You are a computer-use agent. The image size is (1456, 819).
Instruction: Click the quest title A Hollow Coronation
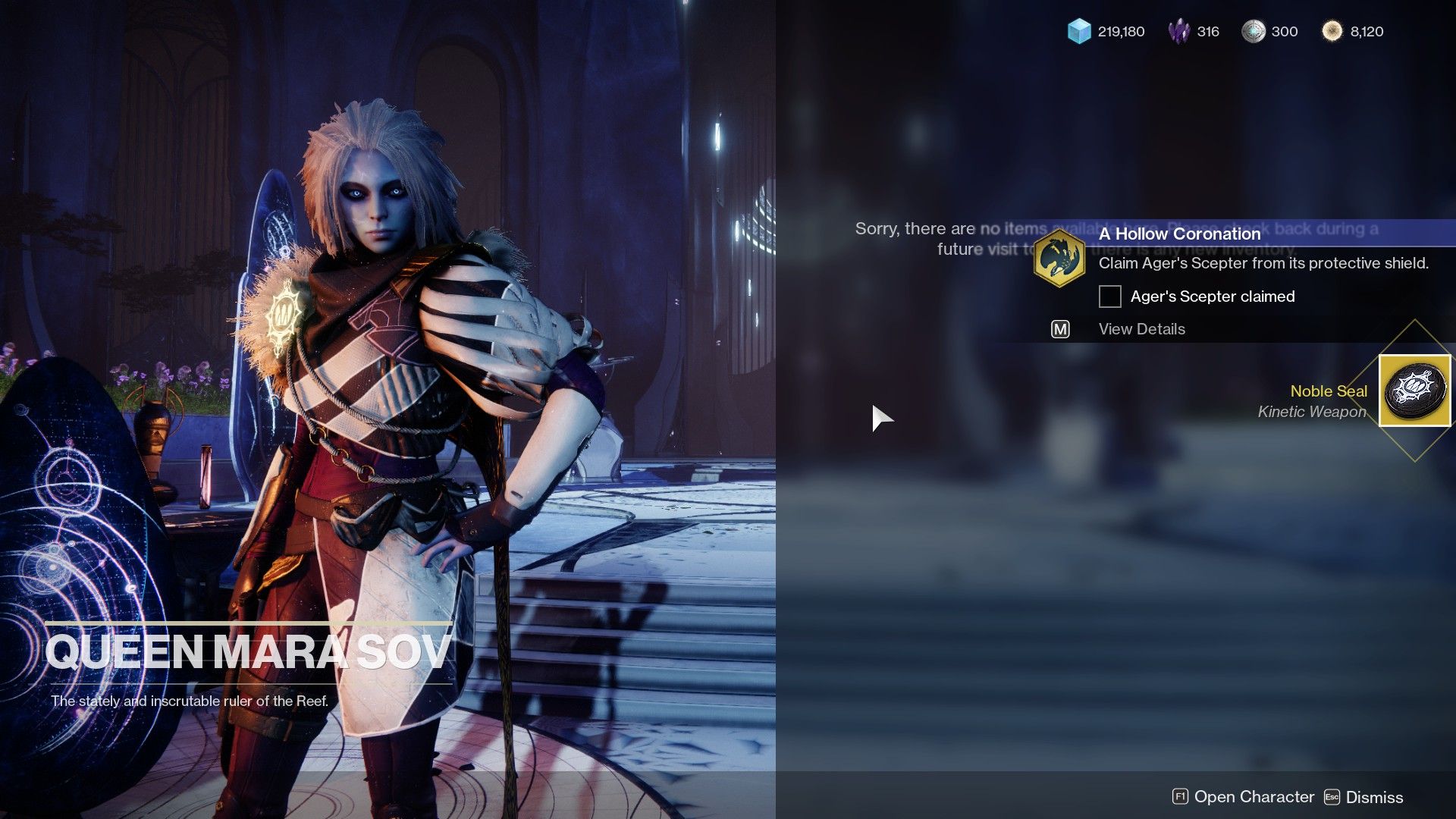click(1179, 234)
